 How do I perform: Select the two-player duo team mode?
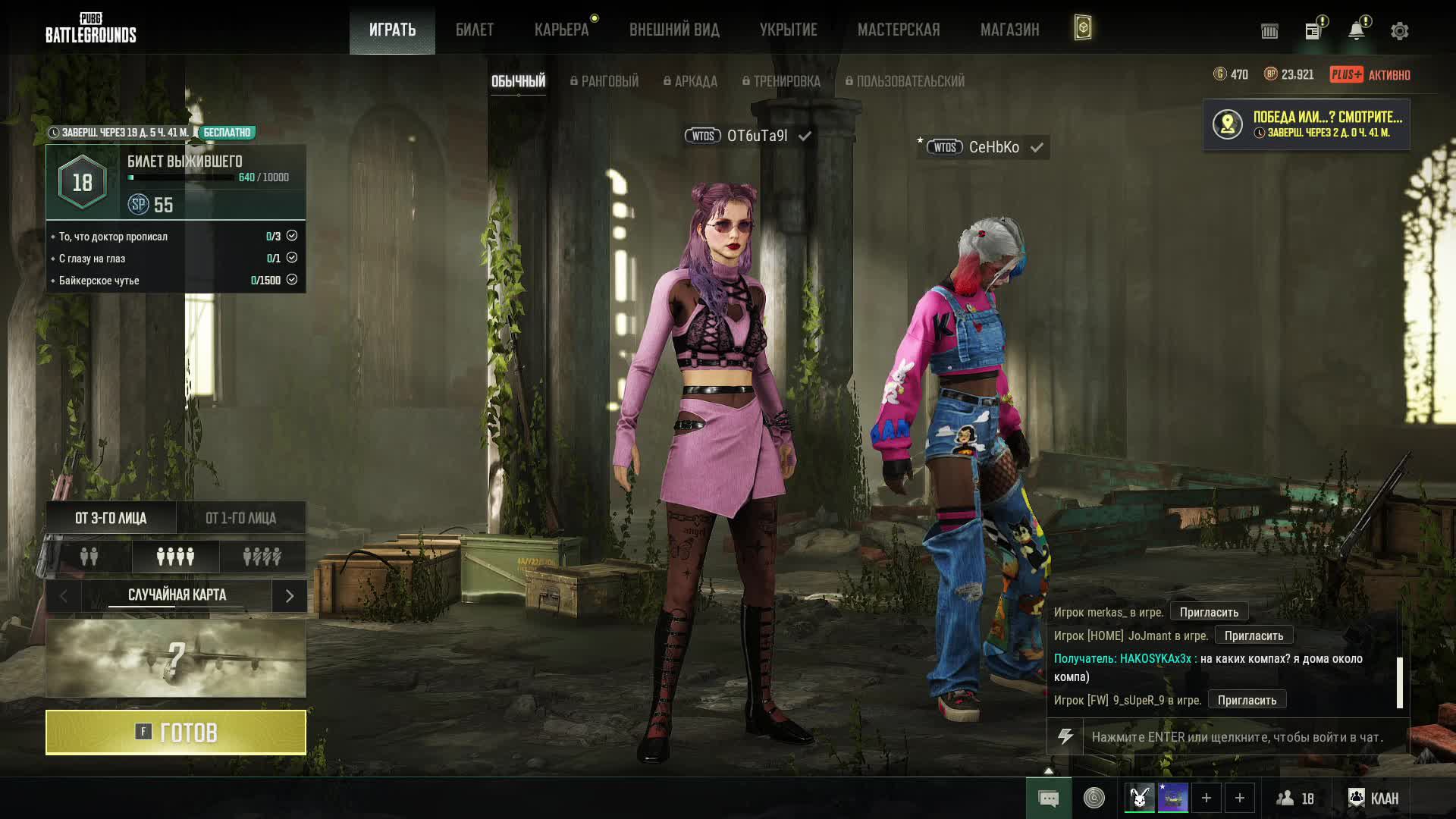pyautogui.click(x=89, y=557)
